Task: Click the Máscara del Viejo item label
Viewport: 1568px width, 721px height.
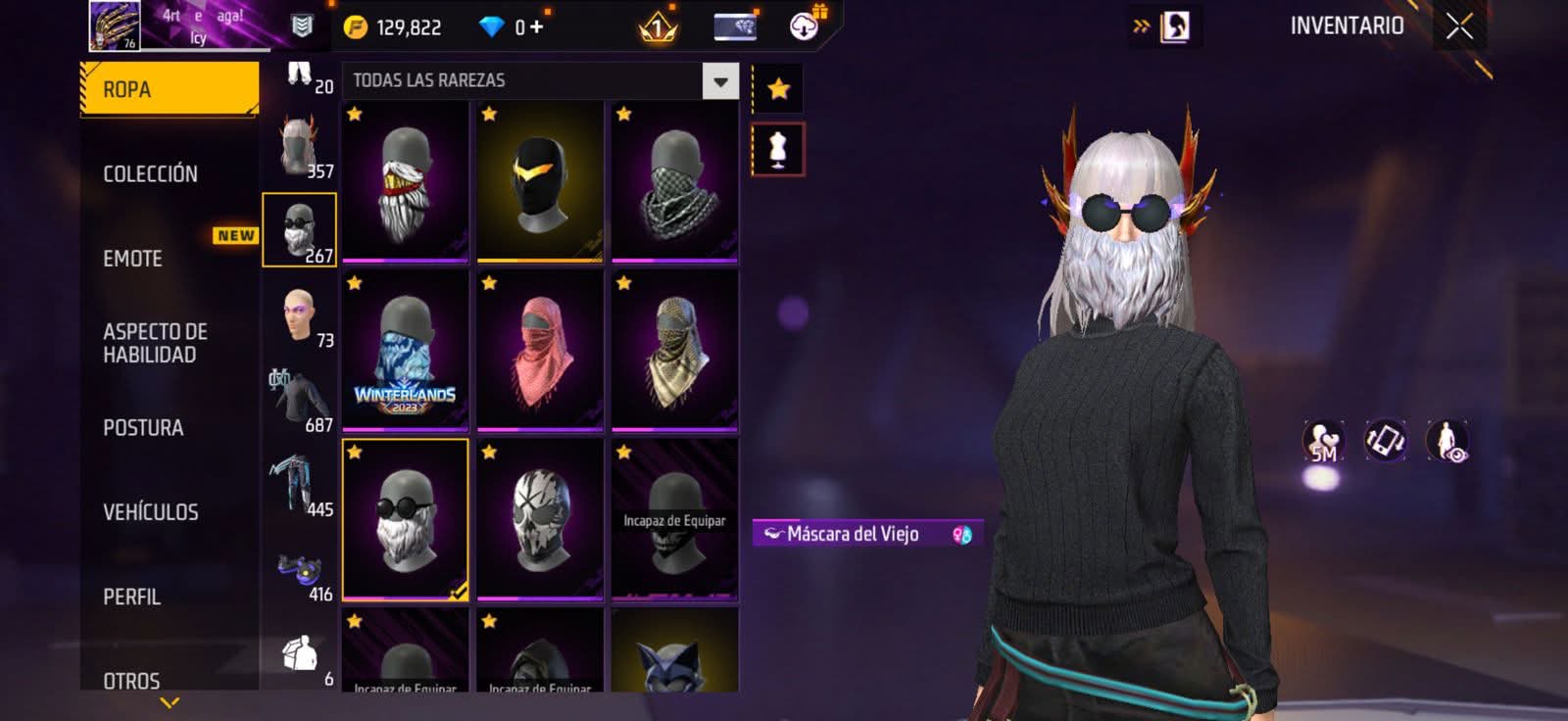Action: (853, 534)
